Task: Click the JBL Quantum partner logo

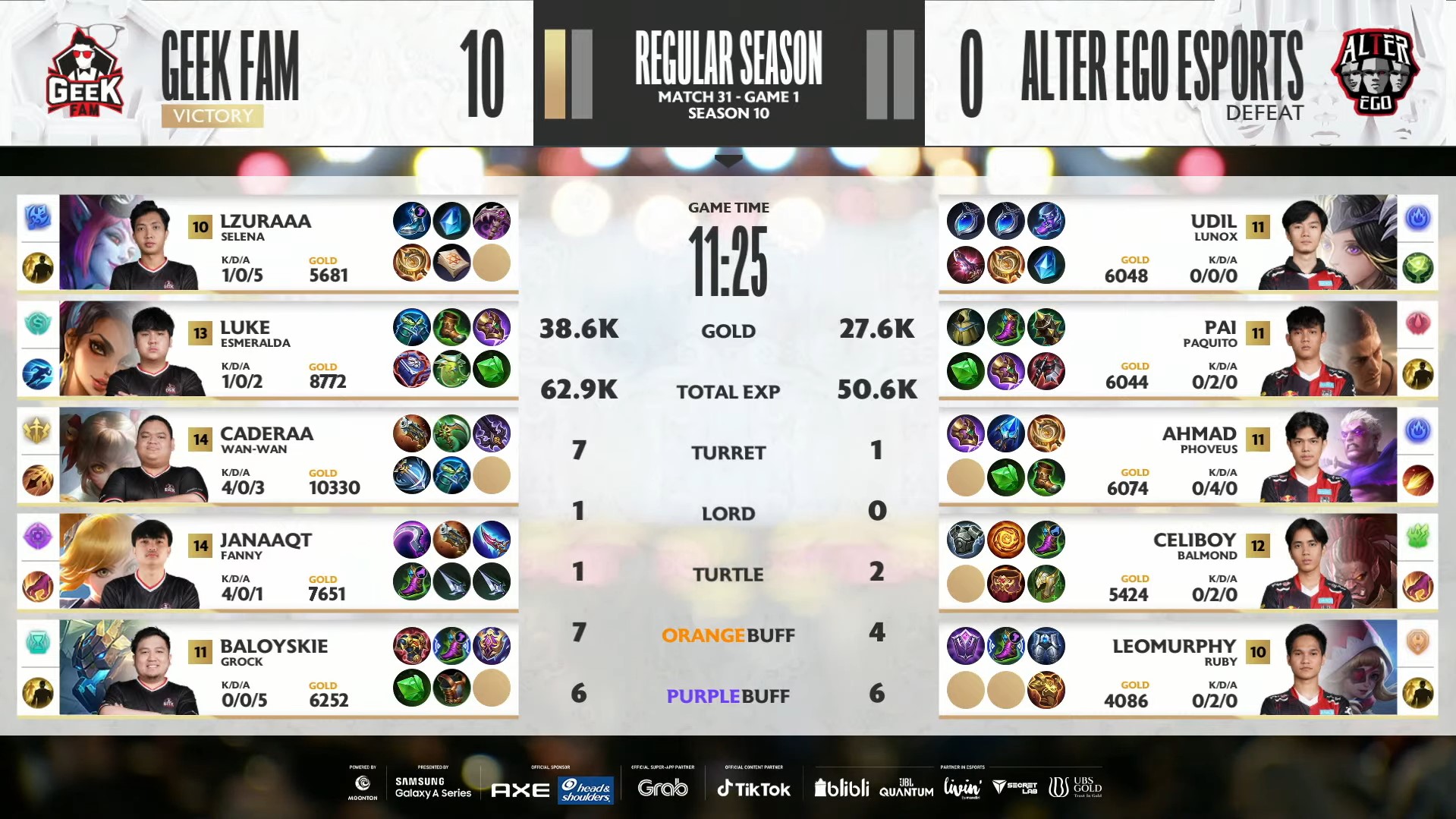Action: (907, 788)
